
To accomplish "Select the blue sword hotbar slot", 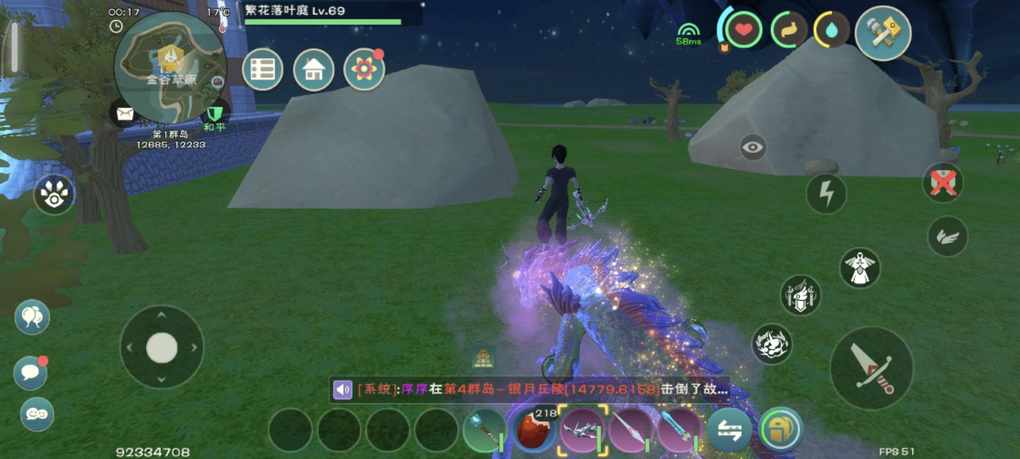I will click(680, 431).
